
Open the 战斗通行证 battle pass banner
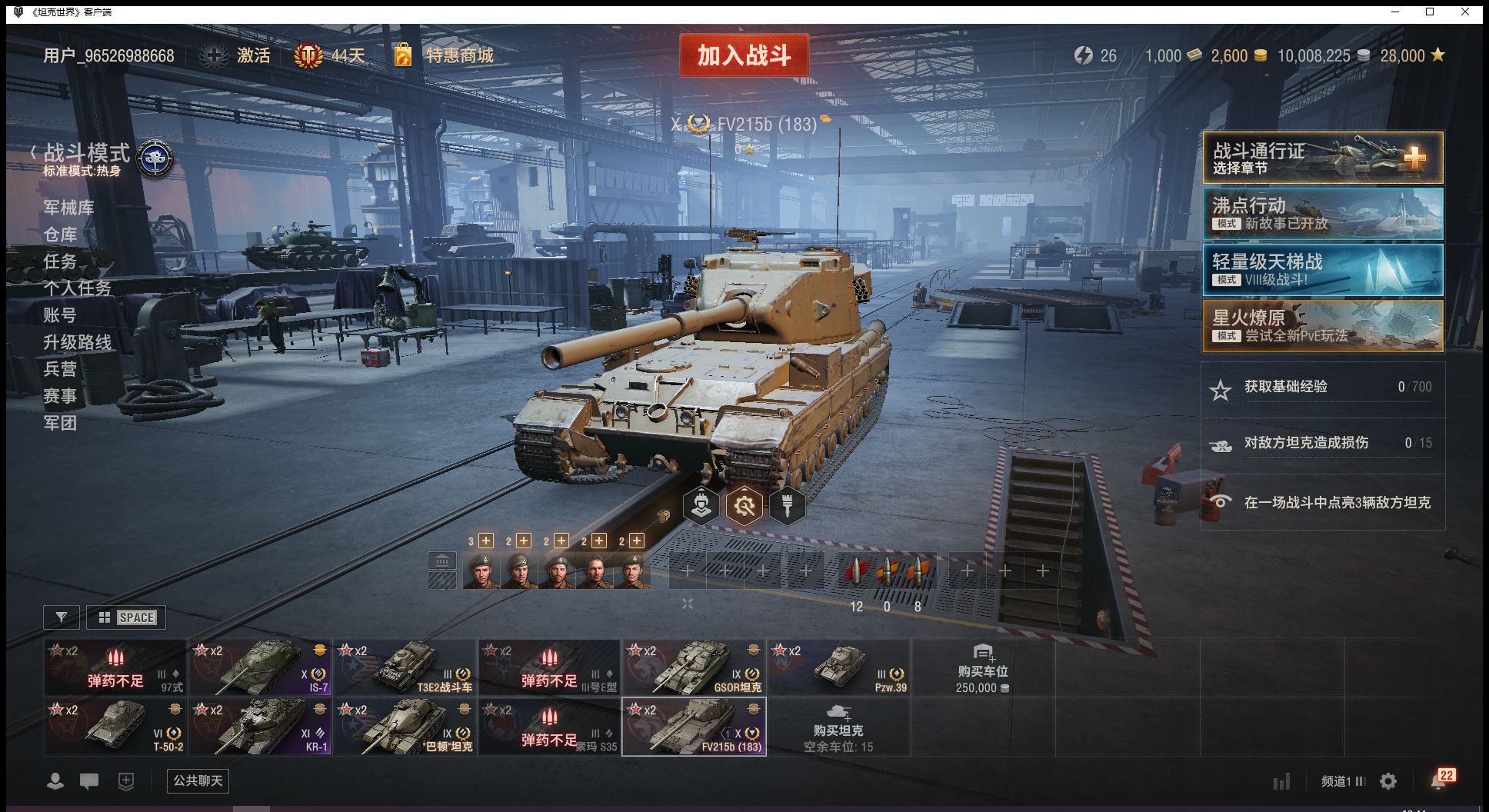pyautogui.click(x=1322, y=158)
